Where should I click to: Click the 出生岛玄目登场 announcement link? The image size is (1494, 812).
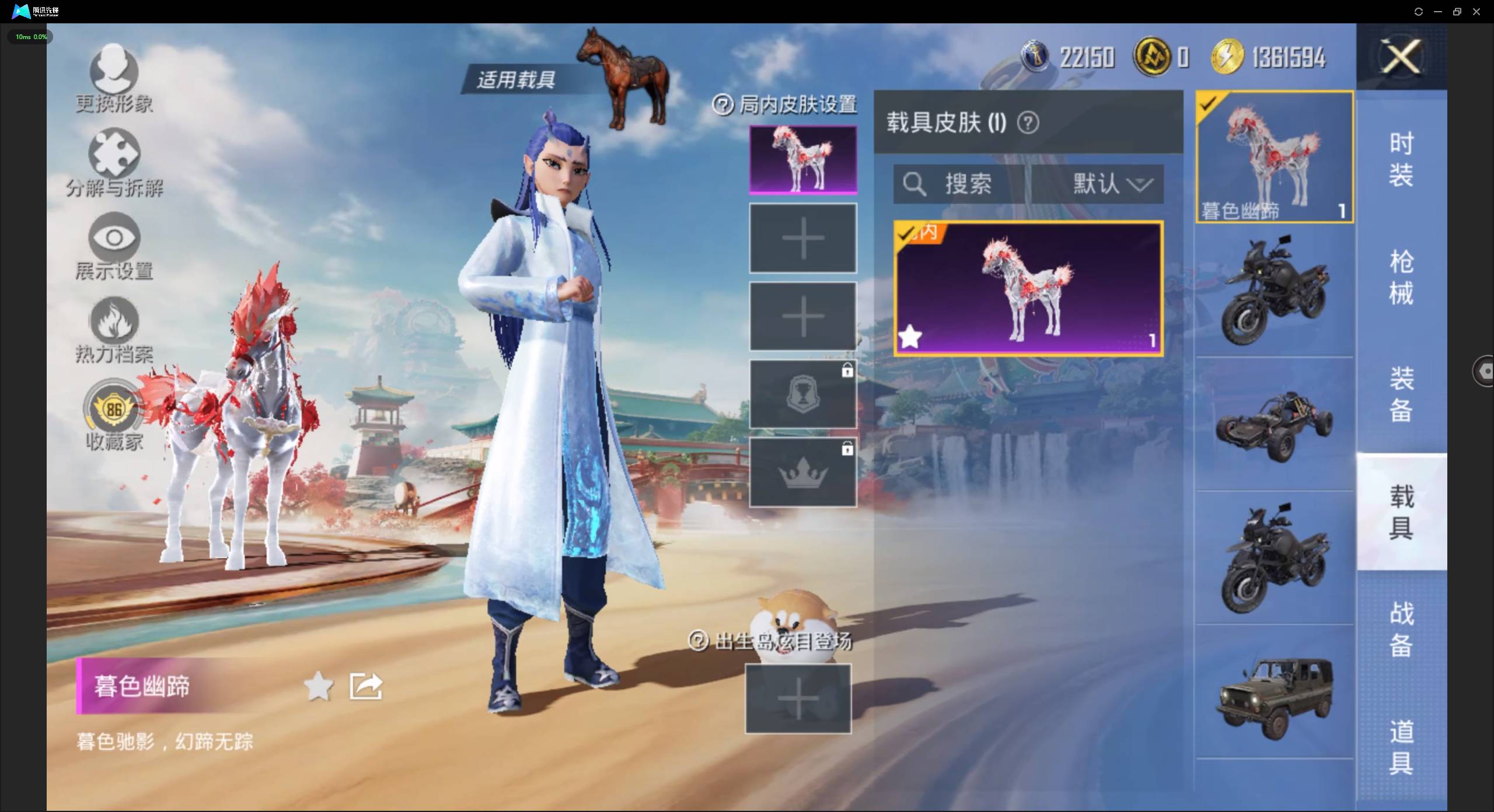click(782, 640)
